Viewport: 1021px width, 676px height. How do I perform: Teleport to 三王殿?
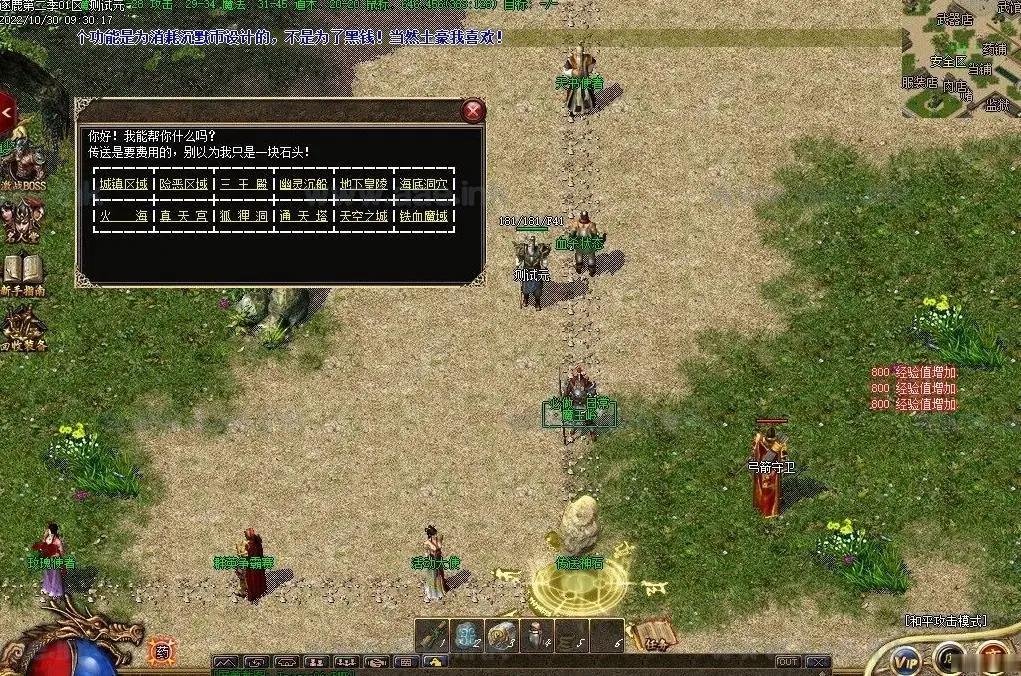pyautogui.click(x=244, y=184)
